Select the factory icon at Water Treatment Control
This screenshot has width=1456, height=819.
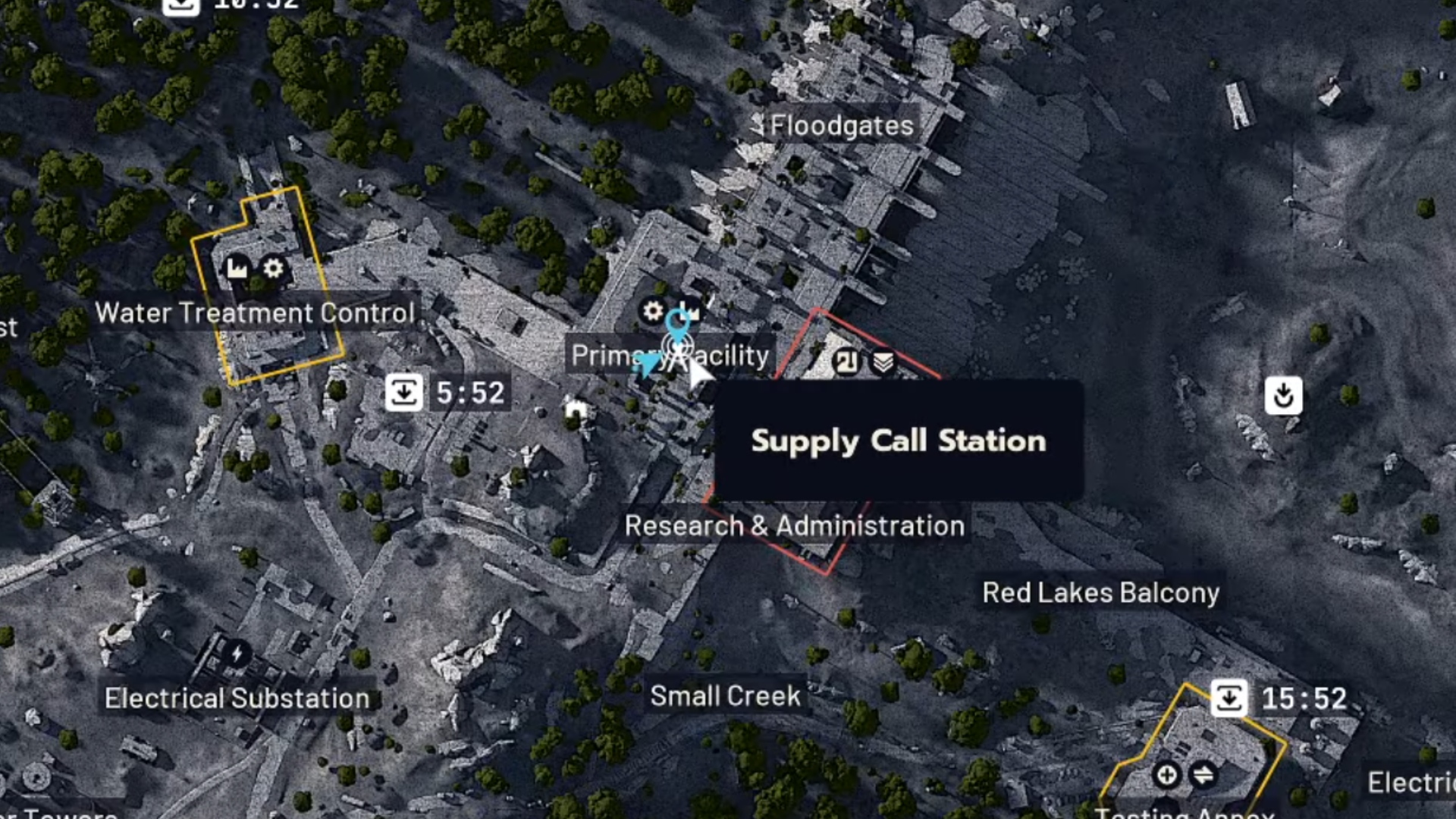[235, 268]
